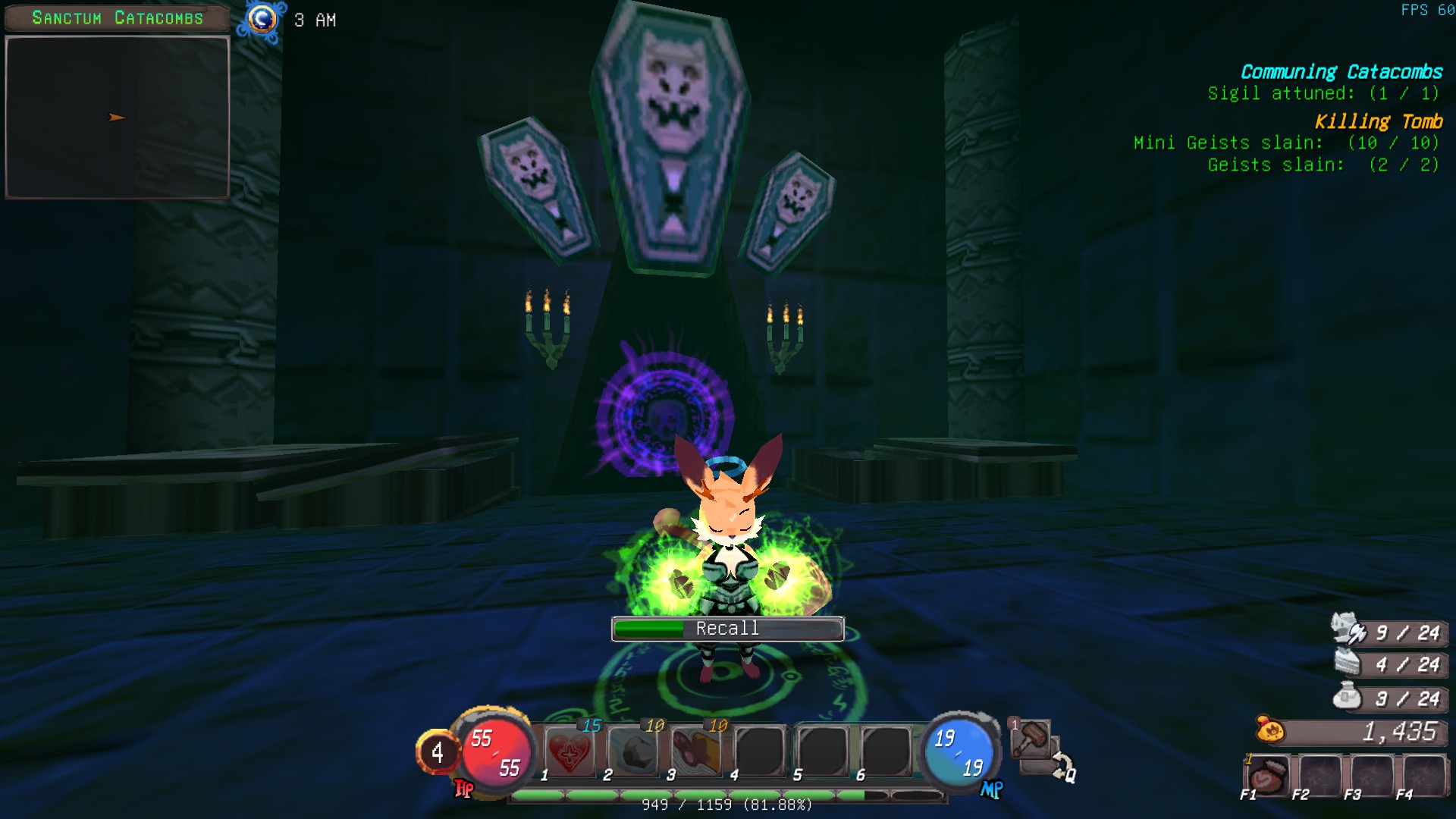The height and width of the screenshot is (819, 1456).
Task: Click the Sanctum Catacombs location banner
Action: click(118, 18)
